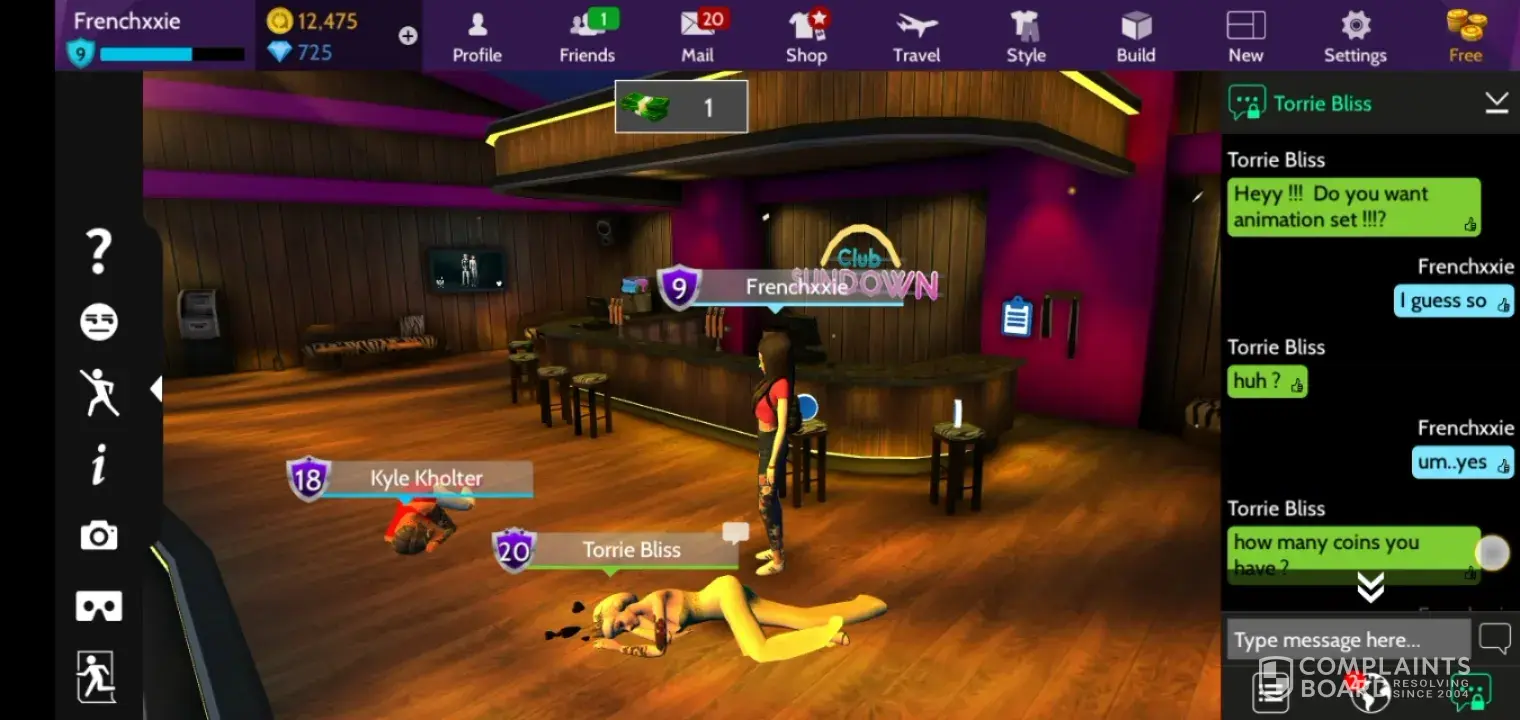Choose the dancing figure animations icon
Viewport: 1520px width, 720px height.
tap(99, 392)
